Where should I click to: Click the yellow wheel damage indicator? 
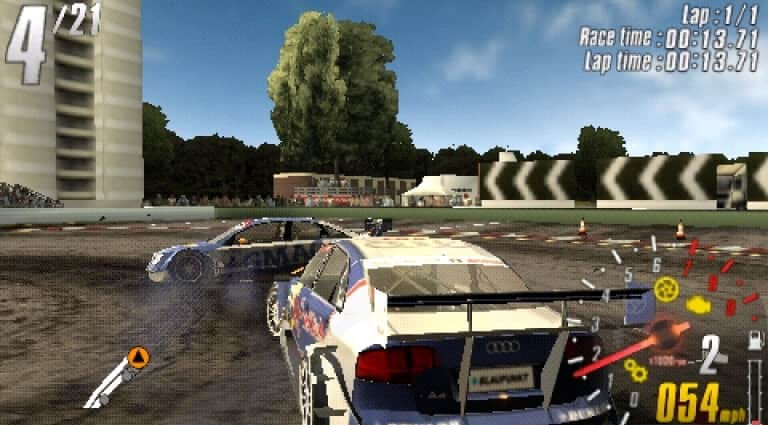click(666, 289)
